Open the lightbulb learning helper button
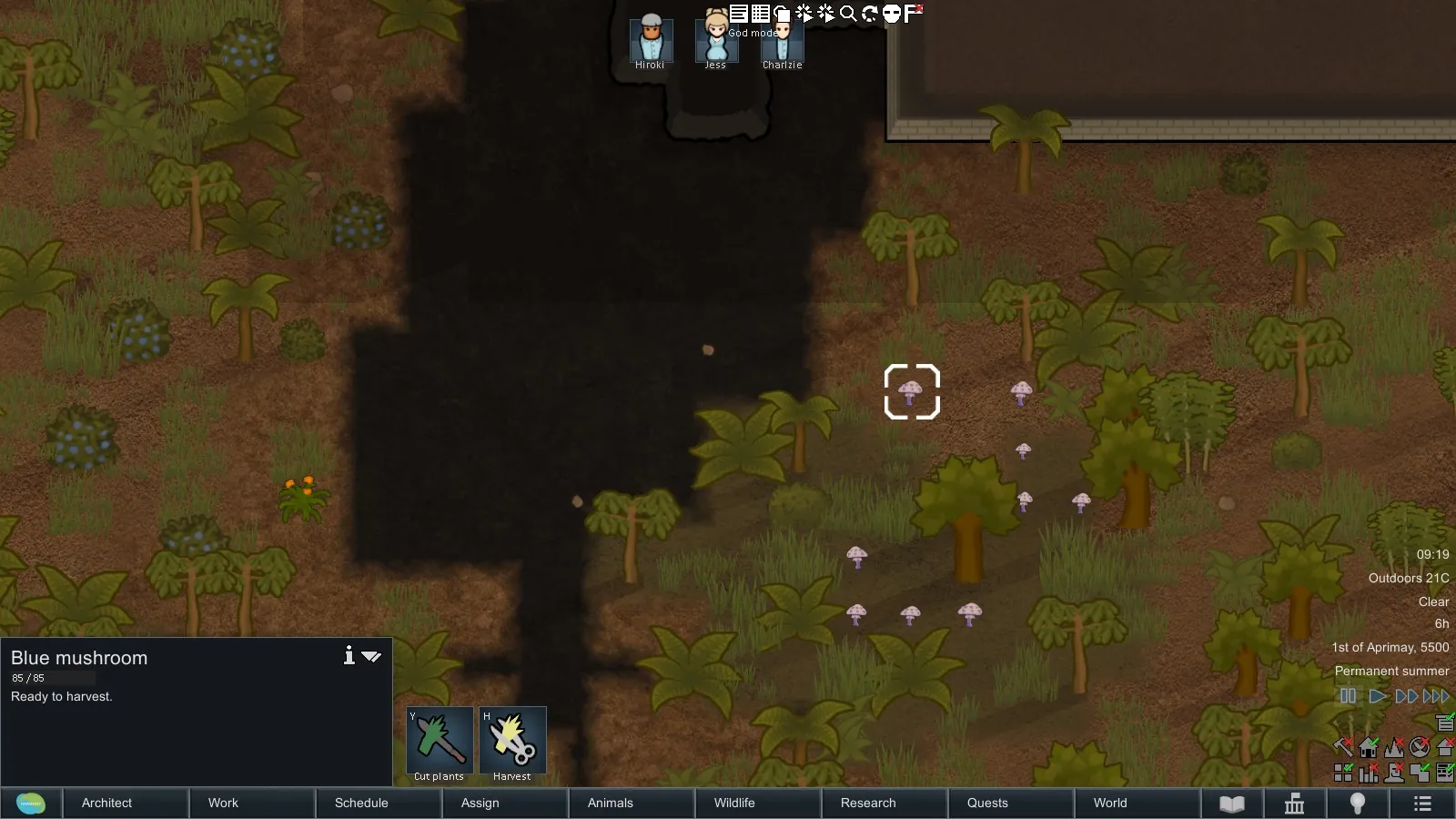 tap(1358, 804)
